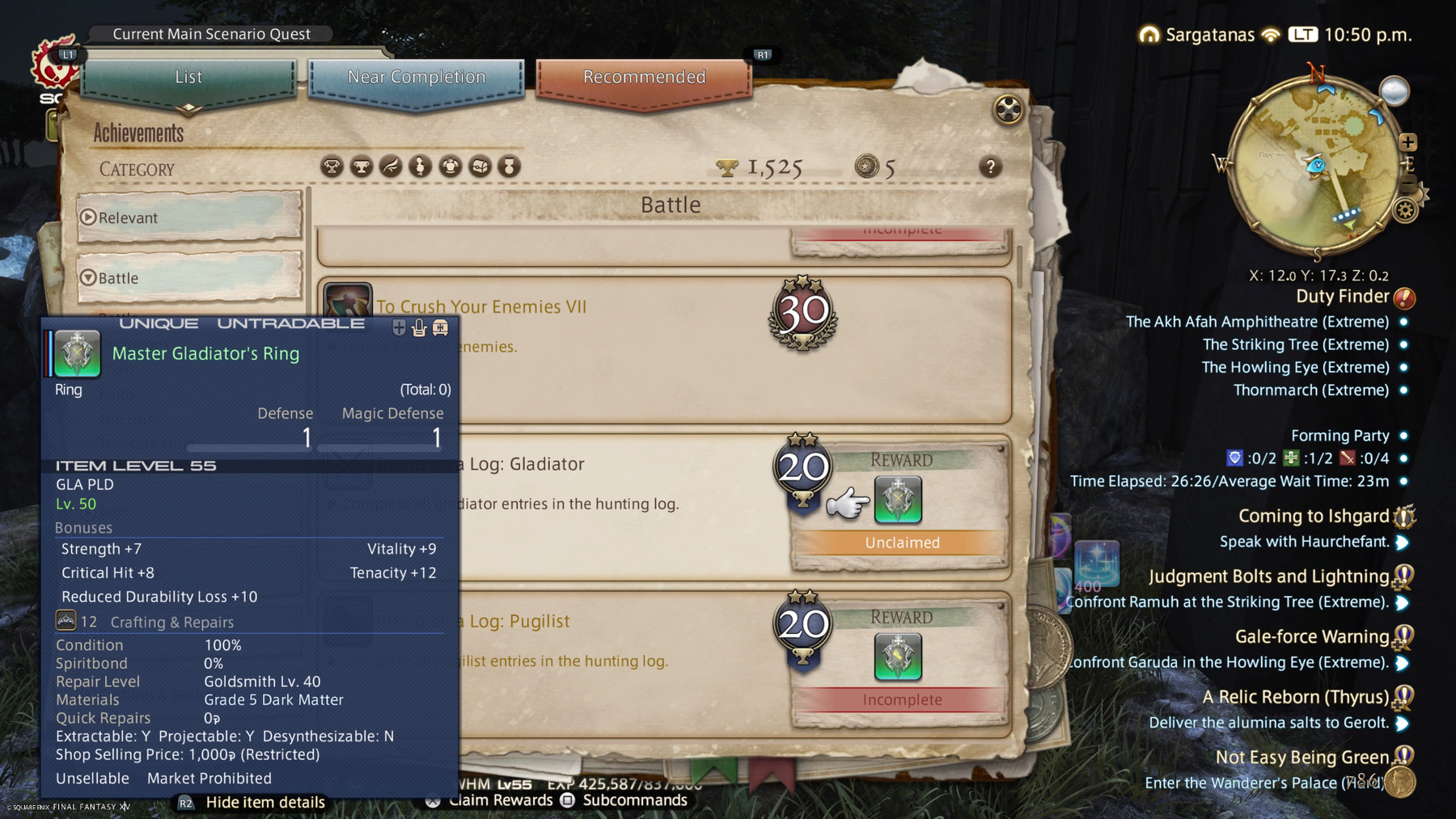Select the To Crush Your Enemies VII entry
The height and width of the screenshot is (819, 1456).
pos(566,307)
